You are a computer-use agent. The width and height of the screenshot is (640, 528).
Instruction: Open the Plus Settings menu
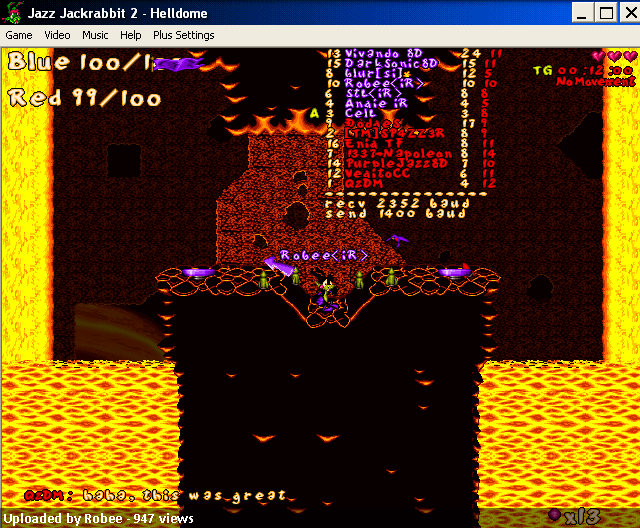pyautogui.click(x=183, y=35)
